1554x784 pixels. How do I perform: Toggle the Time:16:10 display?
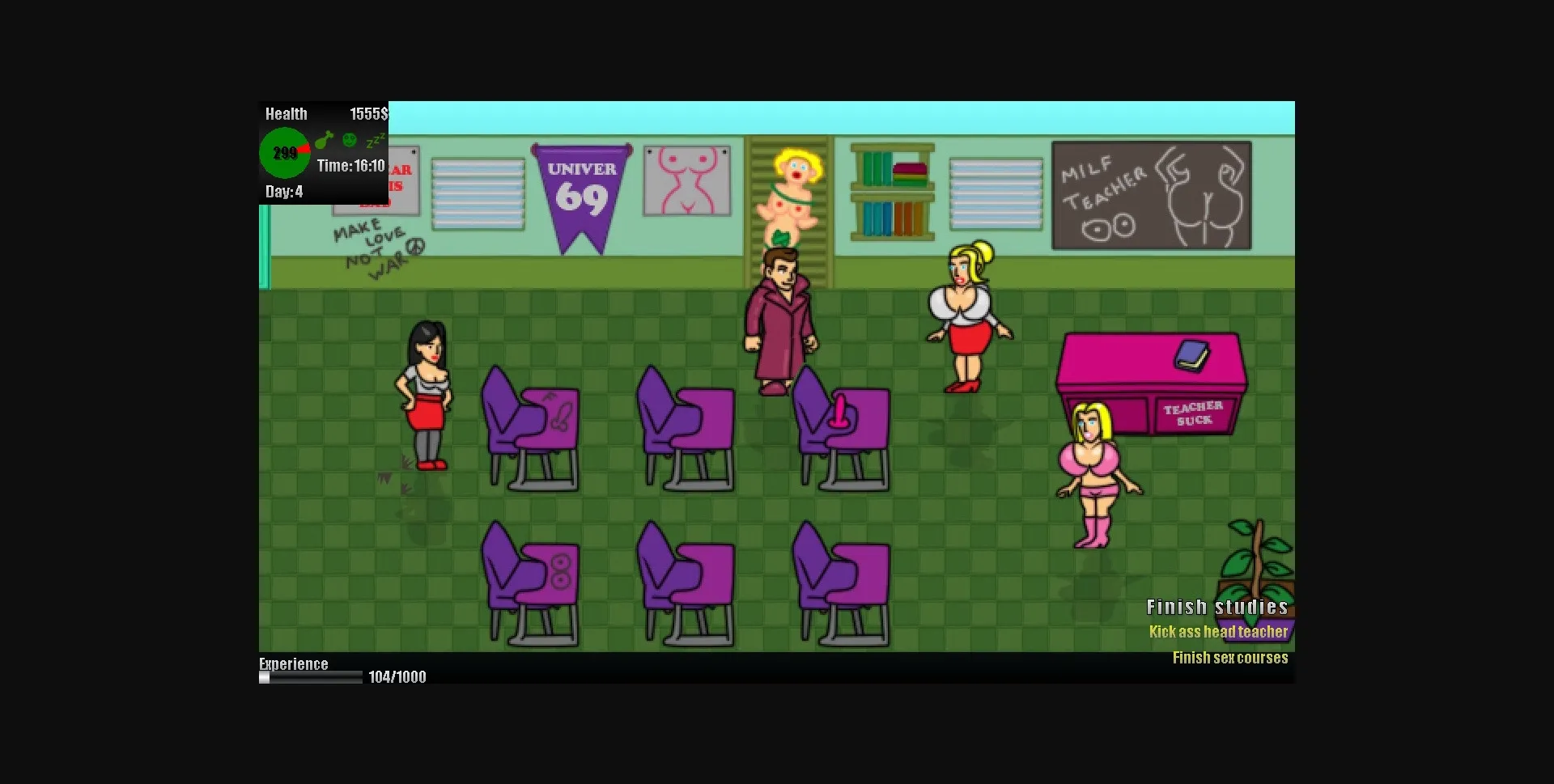(351, 165)
